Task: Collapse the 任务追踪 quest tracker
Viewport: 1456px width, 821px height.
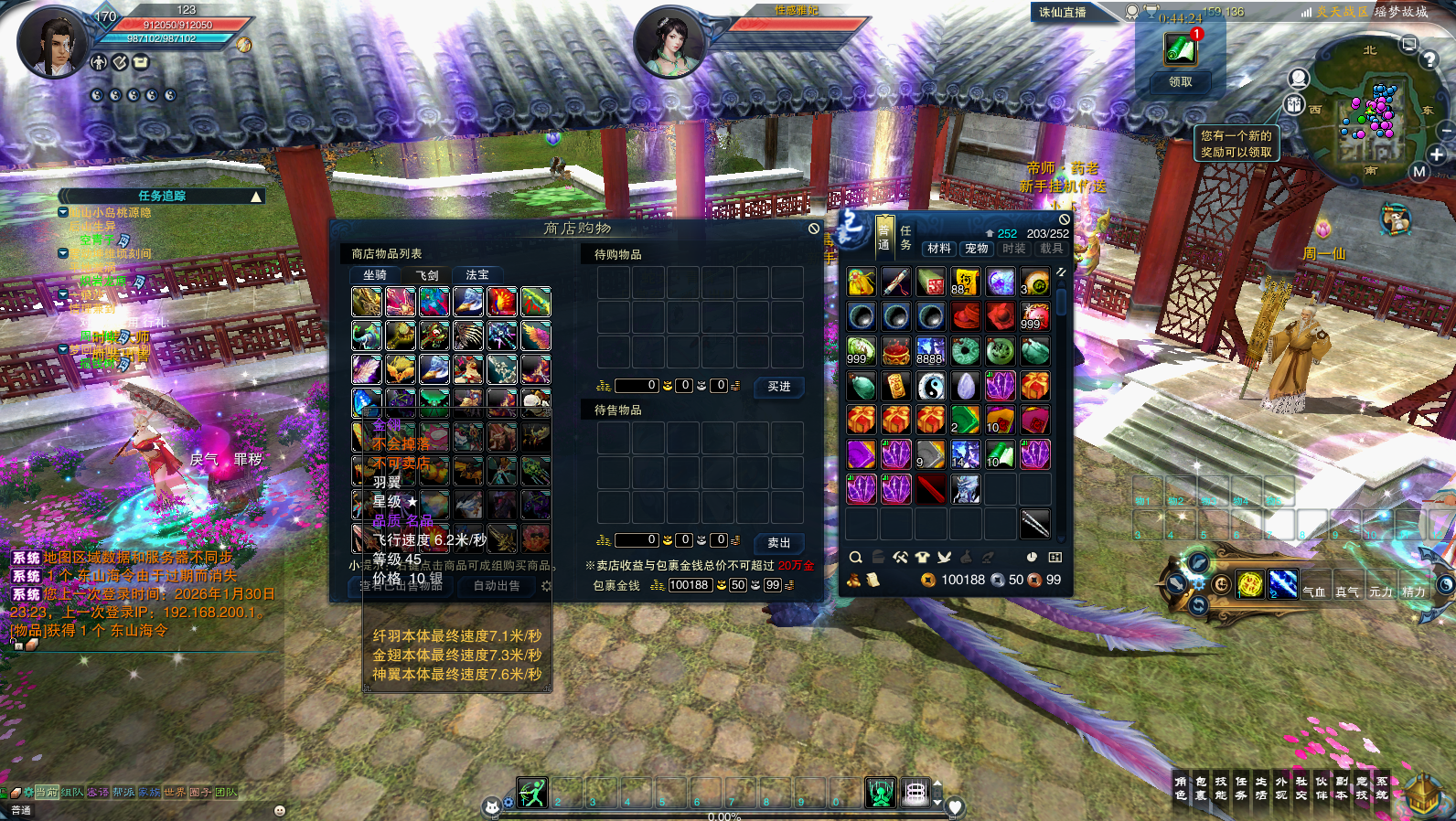Action: (x=256, y=197)
